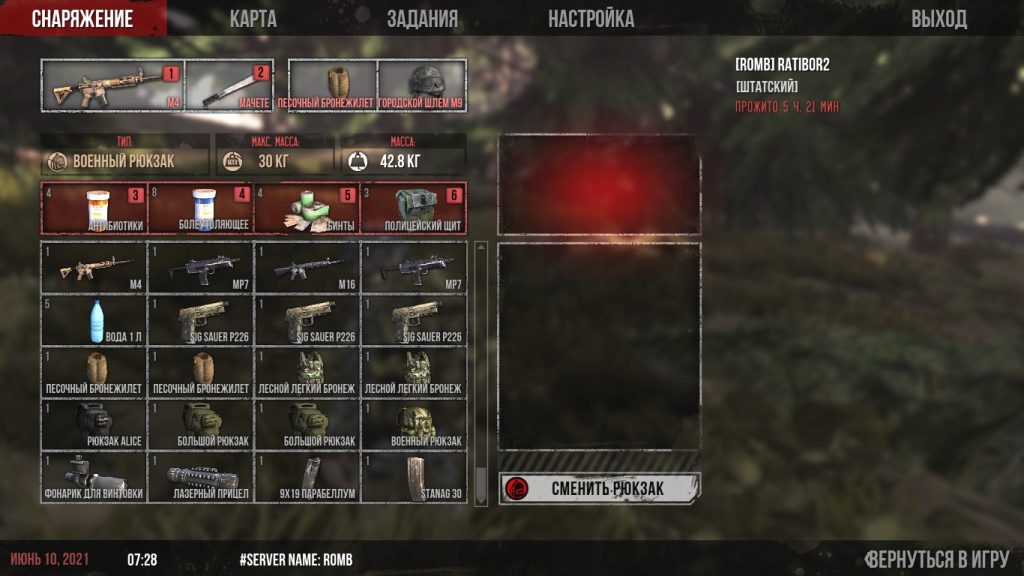Pick the Вода 1 л bottle
Image resolution: width=1024 pixels, height=576 pixels.
pyautogui.click(x=94, y=320)
